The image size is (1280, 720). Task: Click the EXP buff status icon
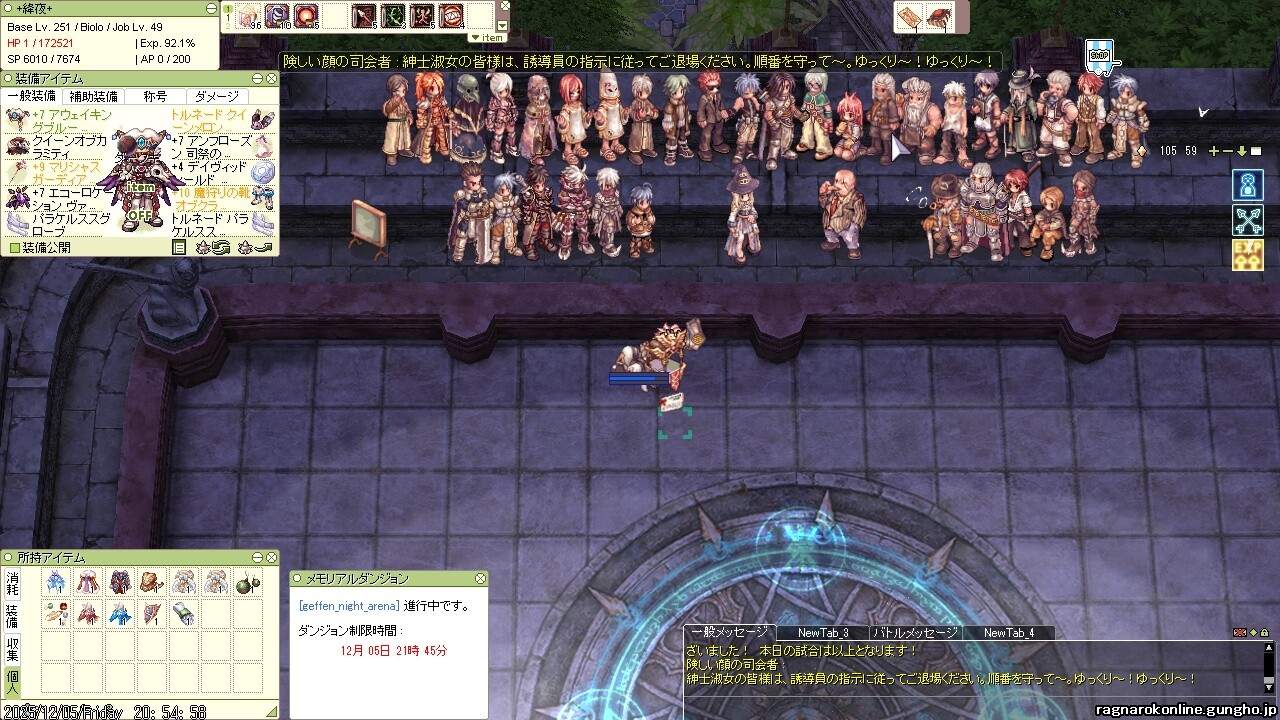(x=1248, y=254)
